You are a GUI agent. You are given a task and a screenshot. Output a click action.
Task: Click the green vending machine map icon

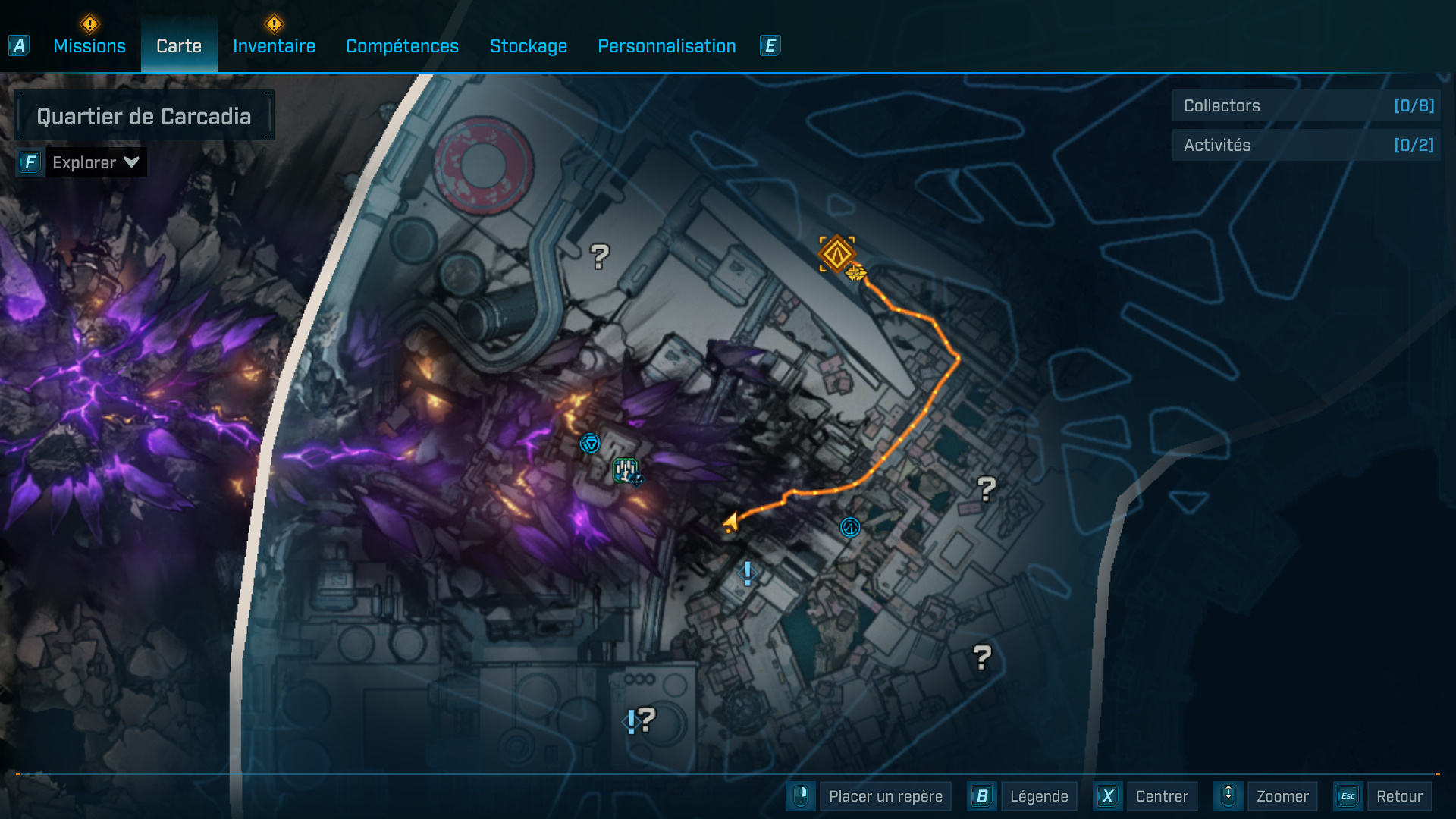tap(626, 470)
